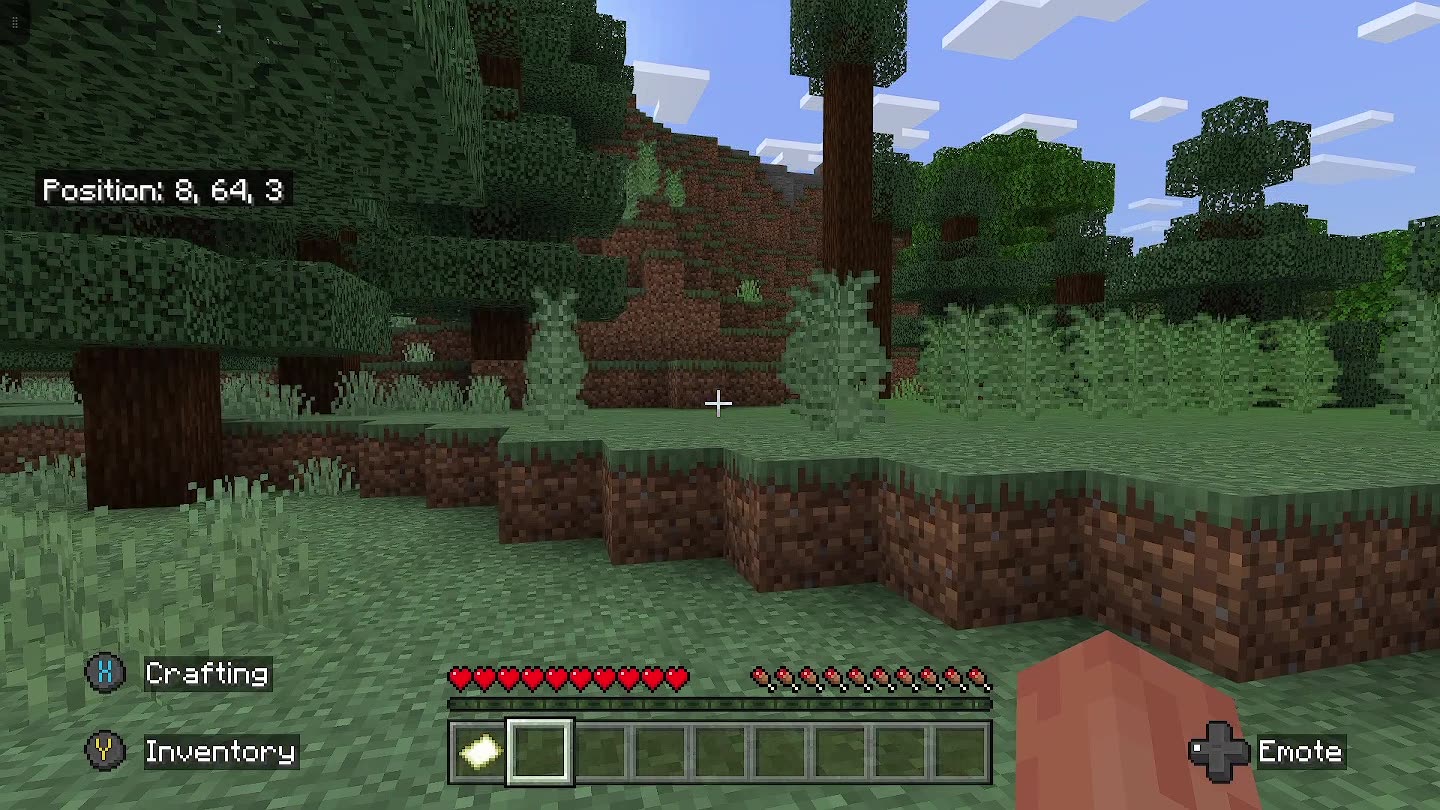The height and width of the screenshot is (810, 1440).
Task: Click the Position coordinates overlay
Action: [x=166, y=188]
